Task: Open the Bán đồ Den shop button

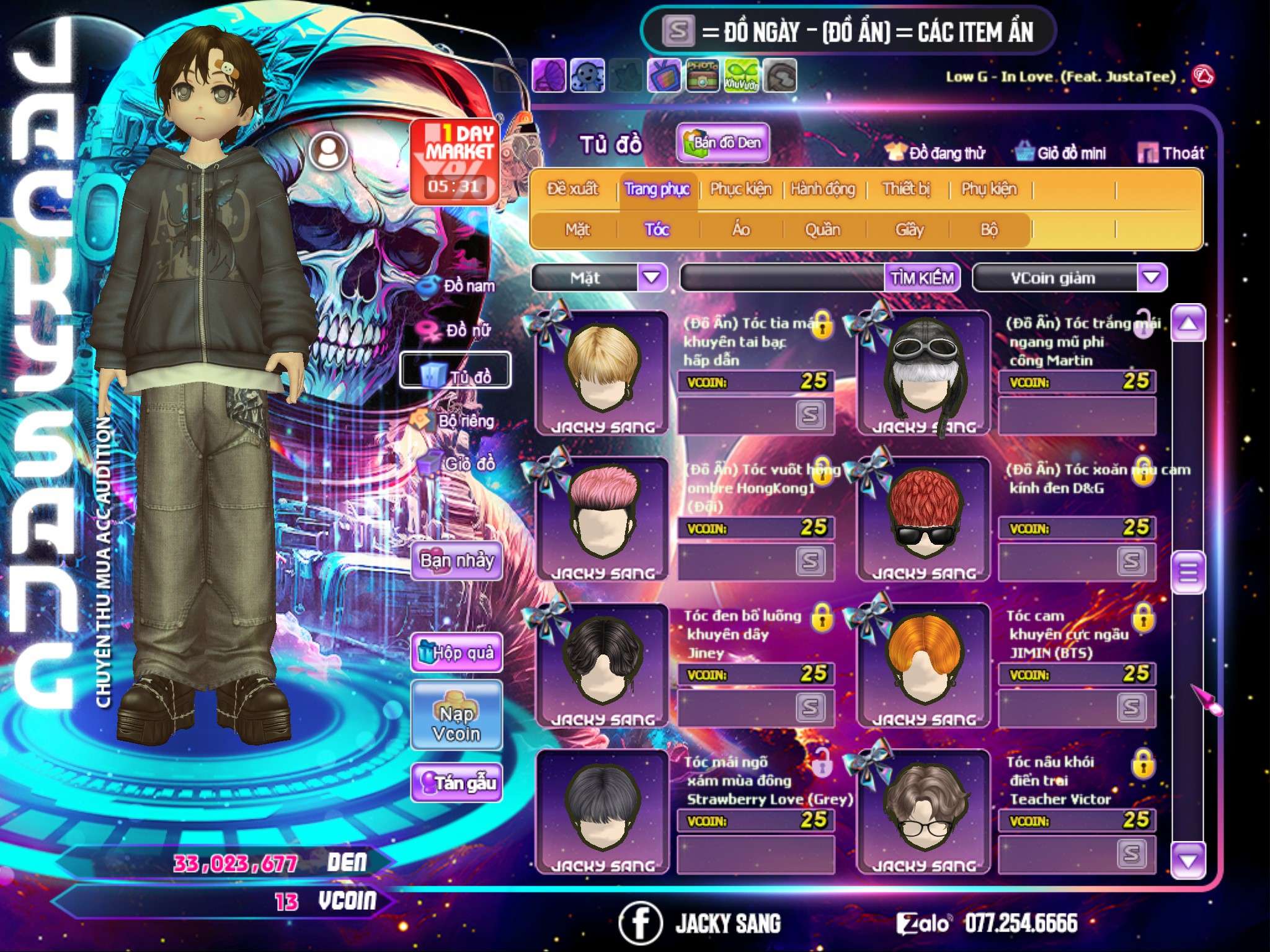Action: (x=723, y=143)
